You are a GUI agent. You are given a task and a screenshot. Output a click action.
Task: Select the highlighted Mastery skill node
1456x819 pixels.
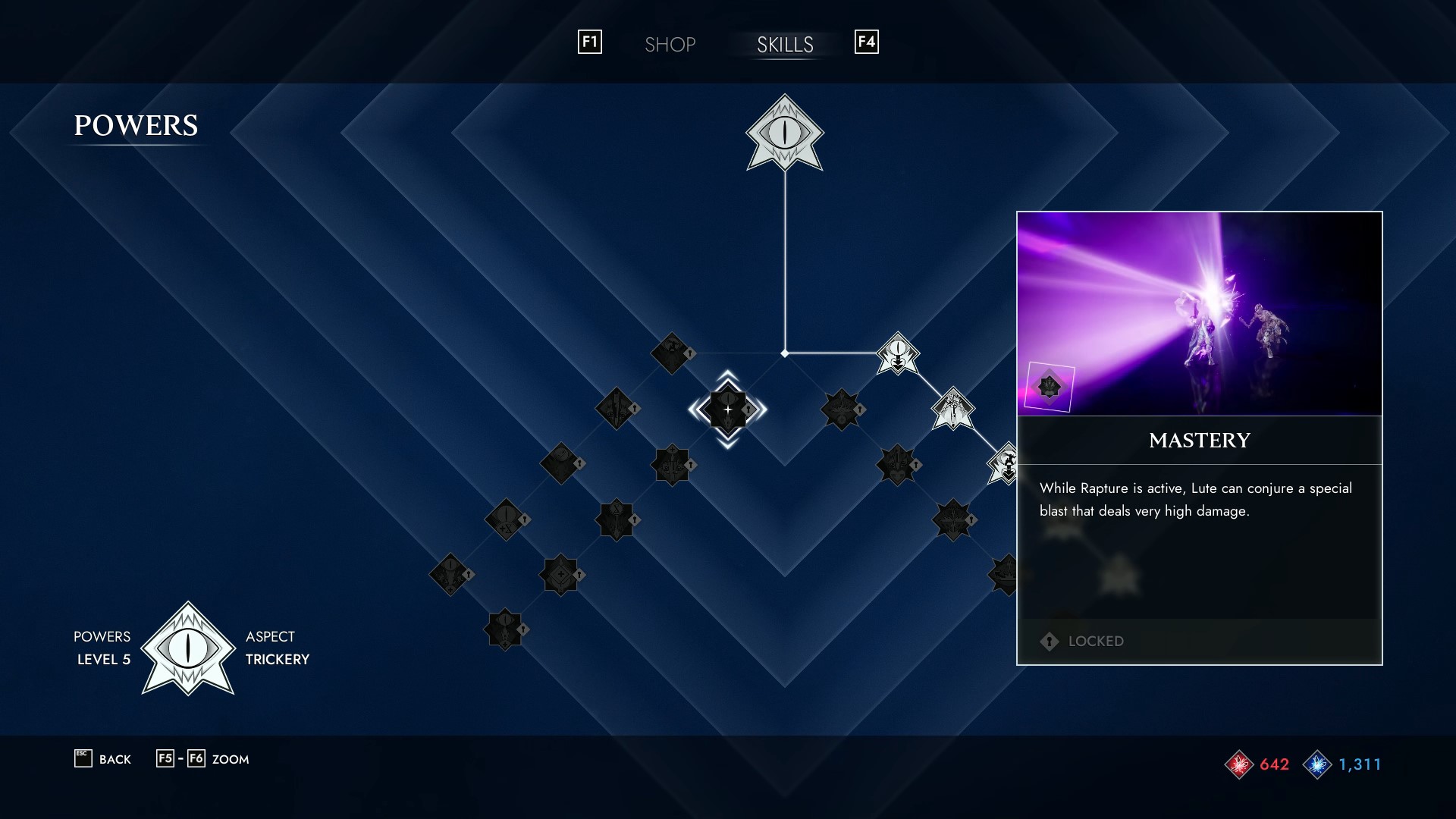tap(726, 408)
